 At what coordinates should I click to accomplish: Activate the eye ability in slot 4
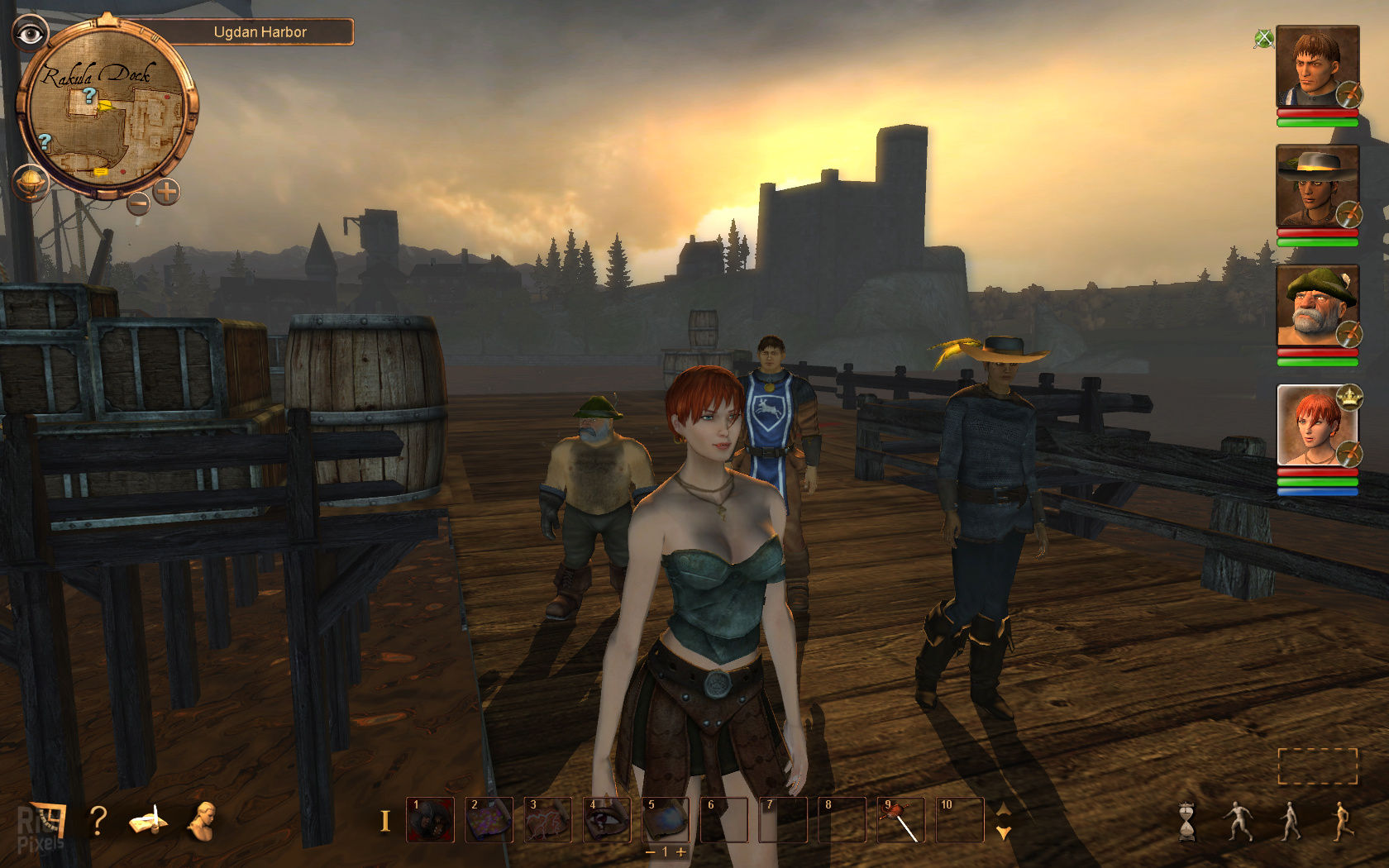(x=607, y=820)
